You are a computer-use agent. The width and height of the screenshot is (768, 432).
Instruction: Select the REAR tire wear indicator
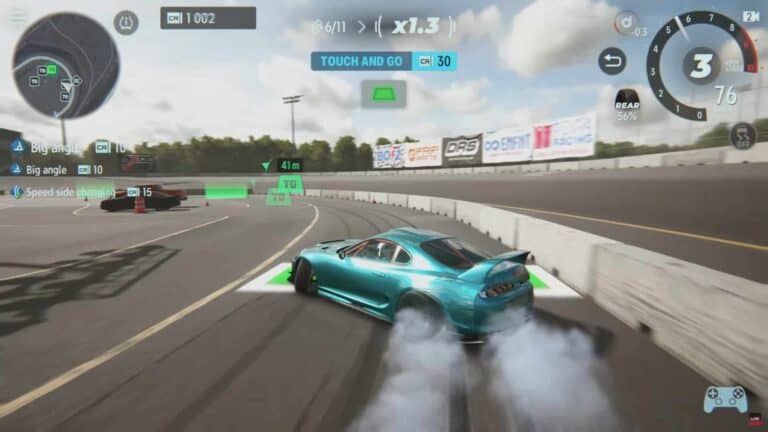click(627, 103)
